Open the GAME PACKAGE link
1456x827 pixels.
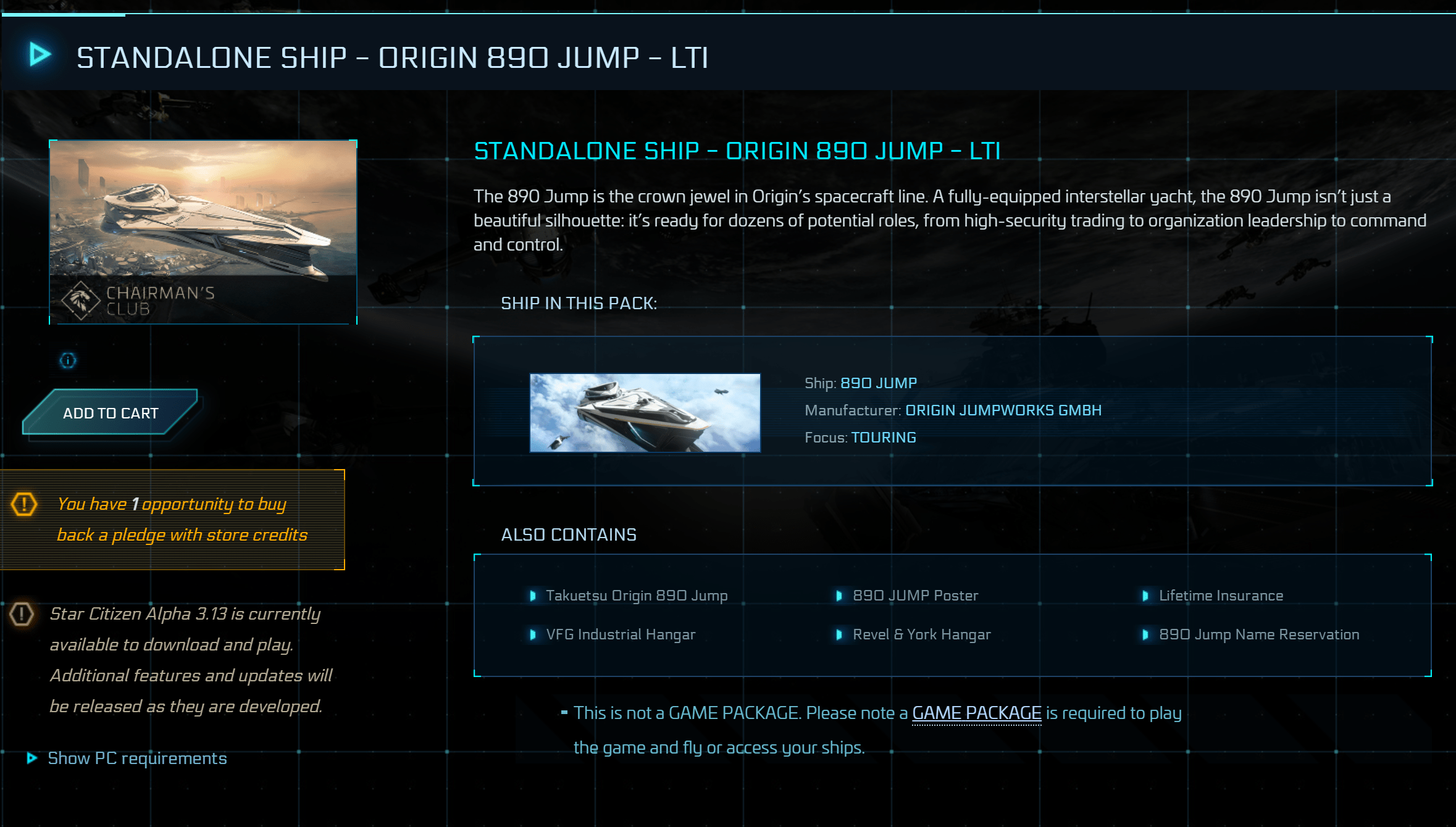[x=976, y=713]
